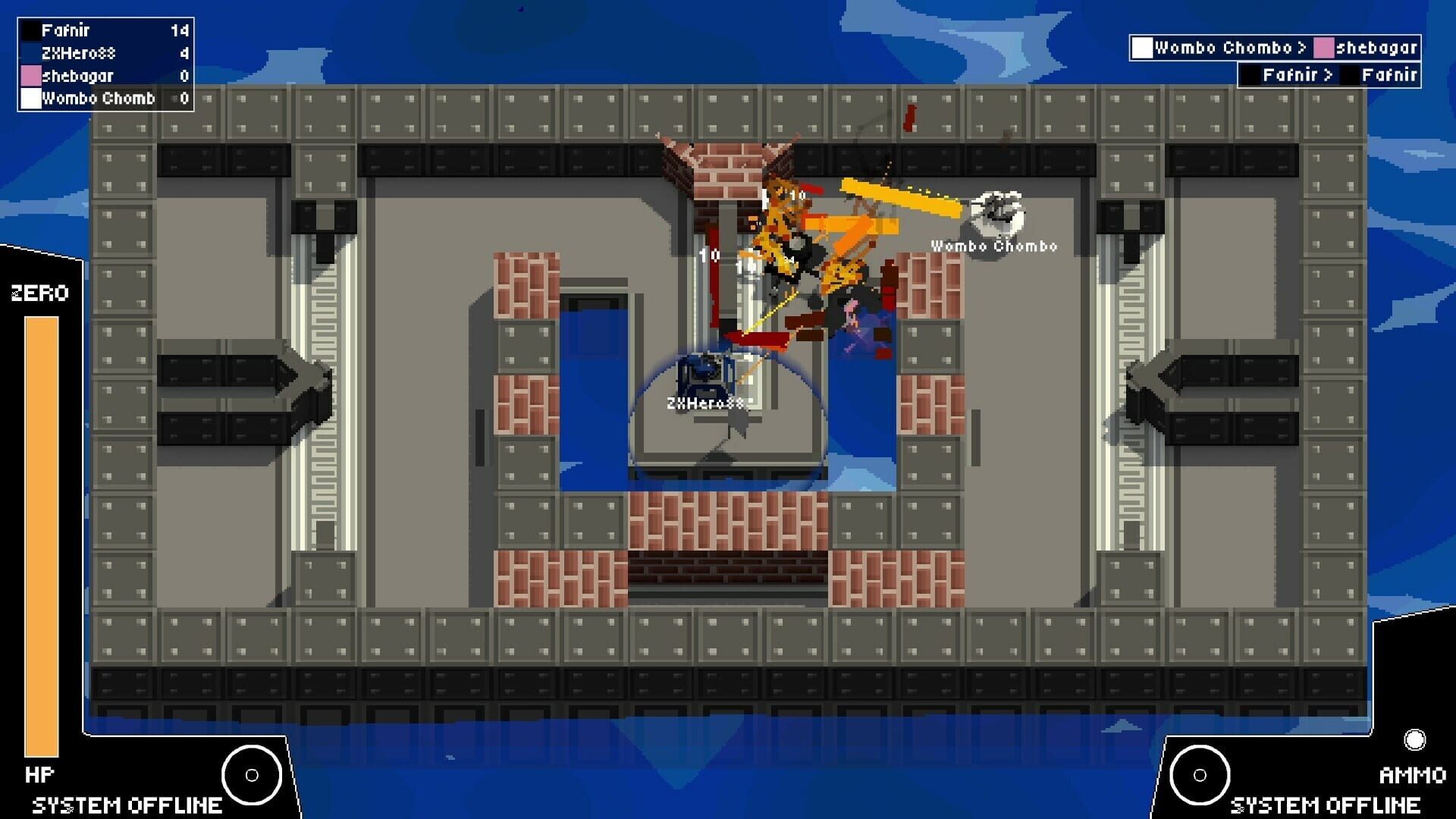The image size is (1456, 819).
Task: Click the ZERO label above the HP bar
Action: [38, 292]
